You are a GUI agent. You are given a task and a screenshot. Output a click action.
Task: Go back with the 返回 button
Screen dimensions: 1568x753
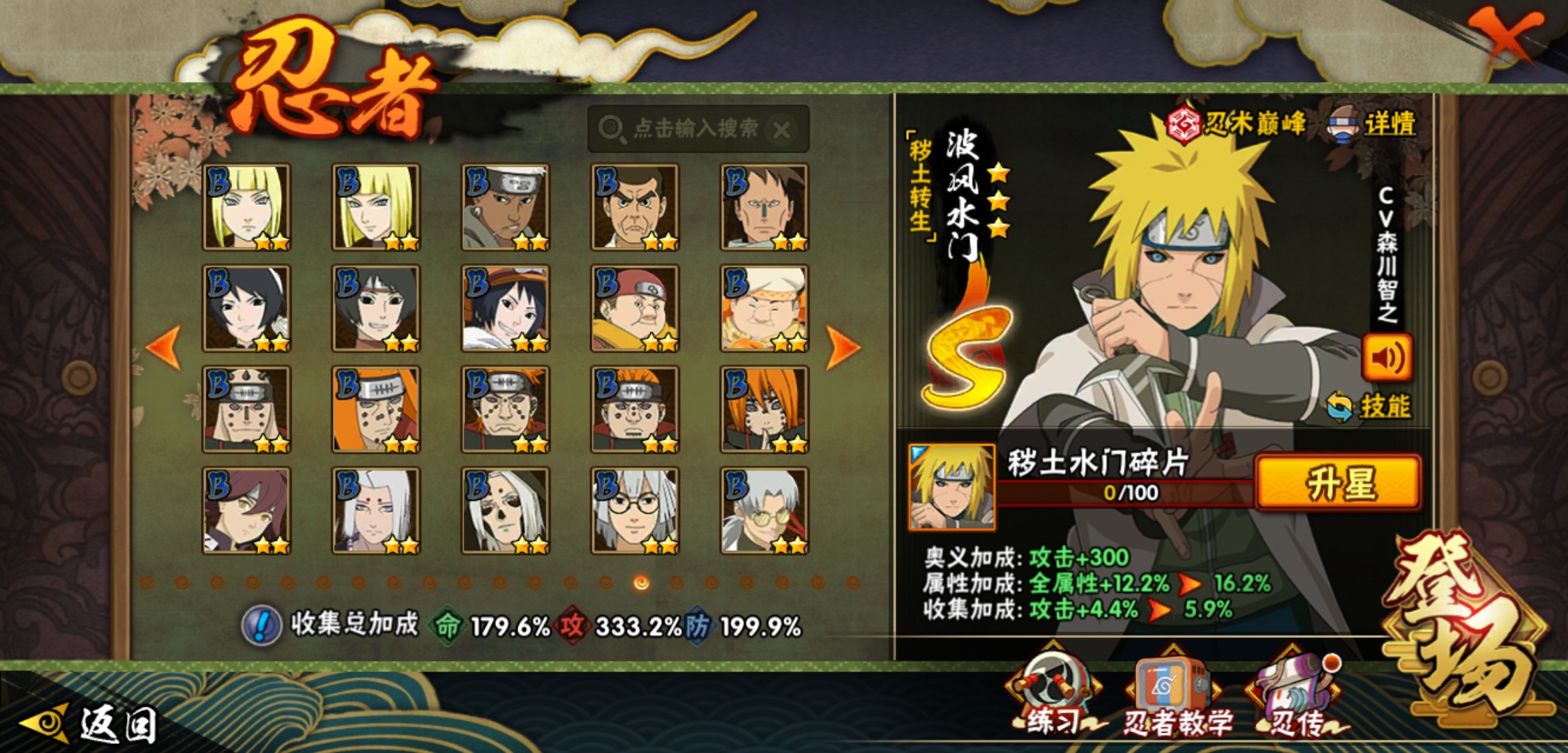[91, 724]
